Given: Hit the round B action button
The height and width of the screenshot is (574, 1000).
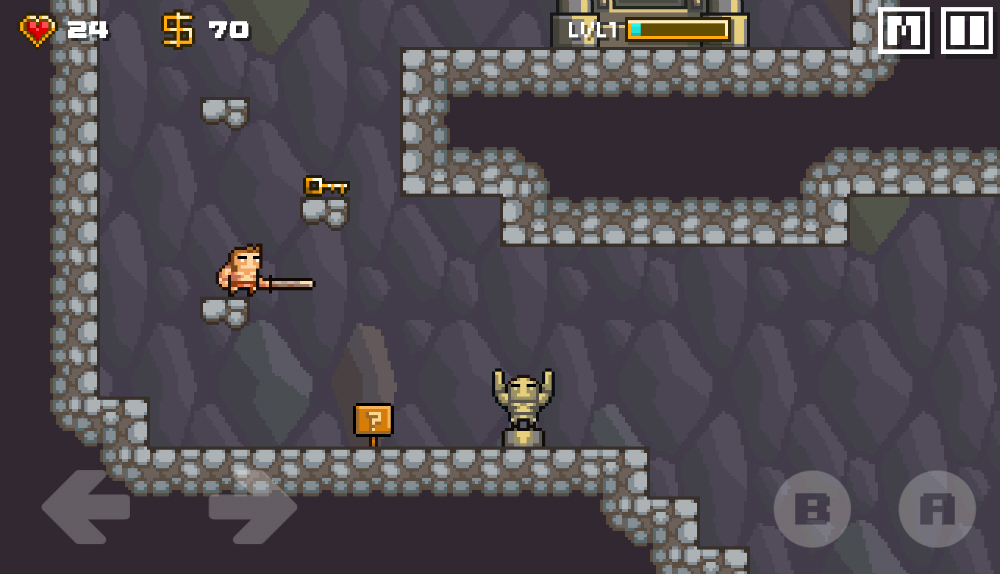Looking at the screenshot, I should coord(812,509).
